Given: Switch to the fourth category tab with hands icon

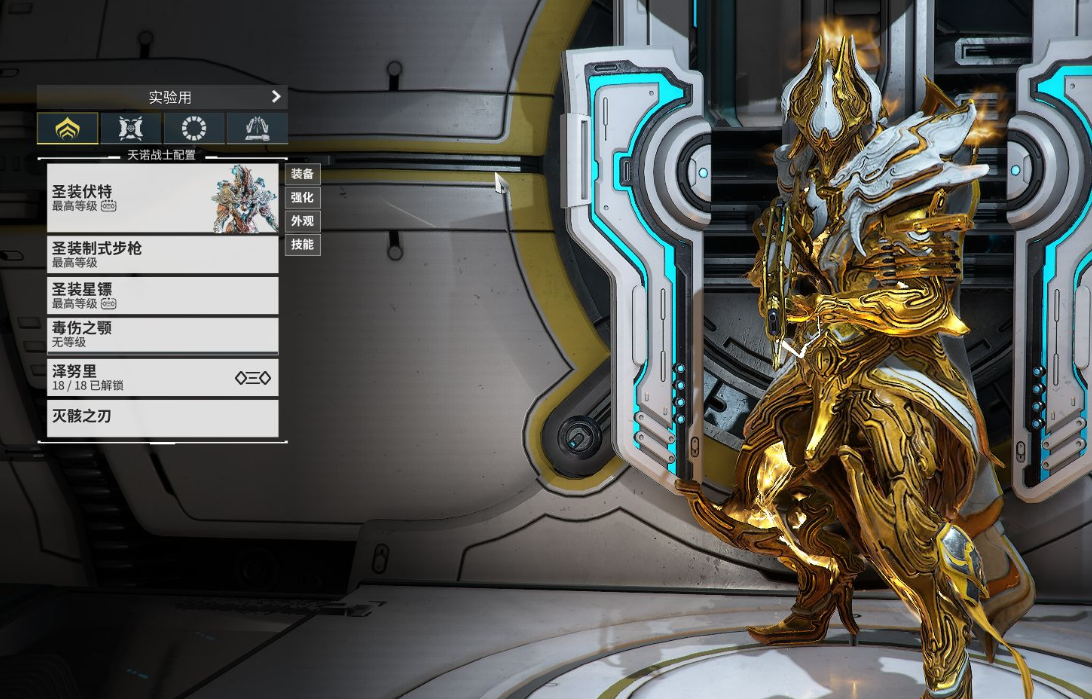Looking at the screenshot, I should (x=257, y=128).
